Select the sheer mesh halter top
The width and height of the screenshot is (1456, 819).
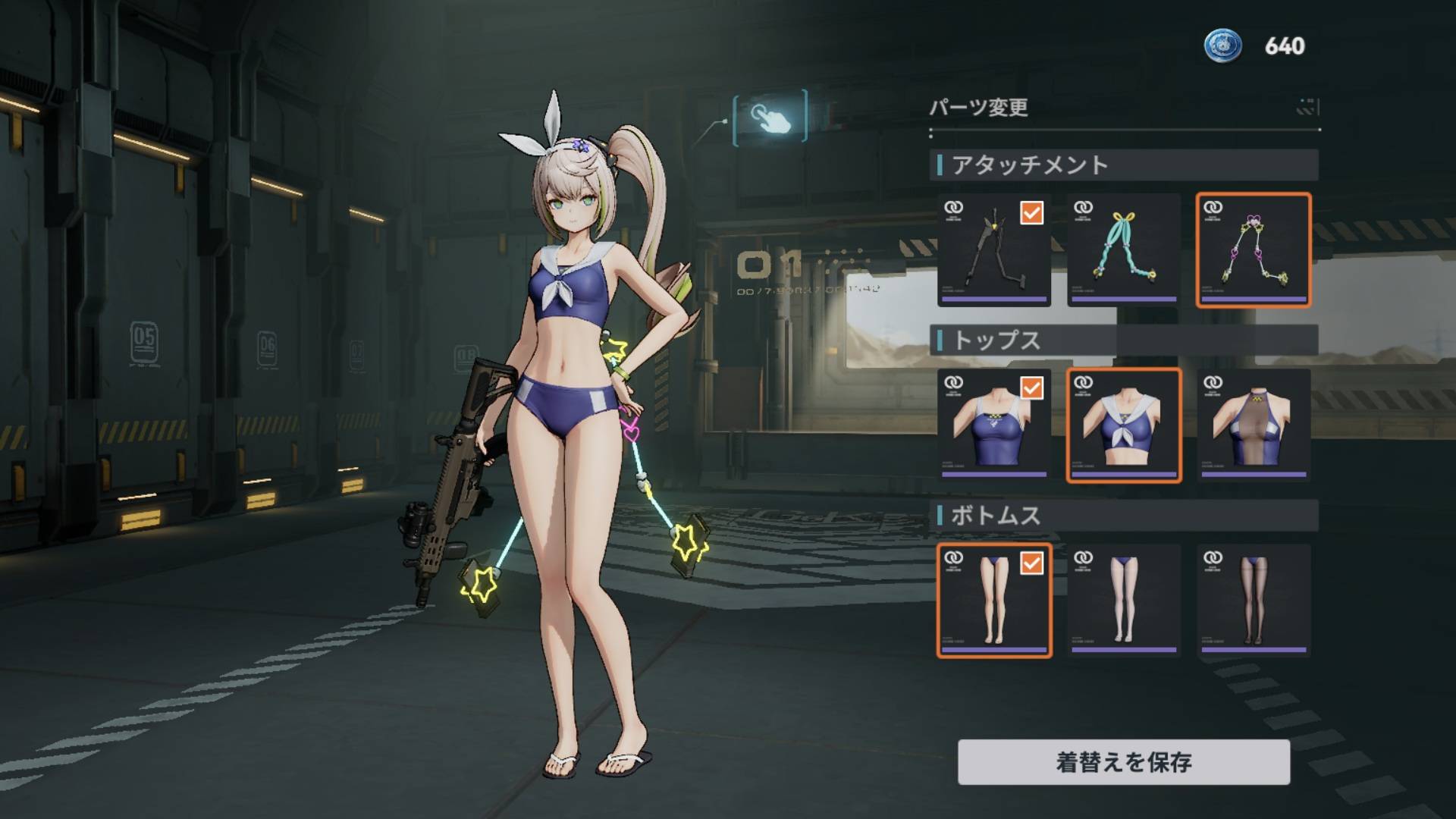1254,425
